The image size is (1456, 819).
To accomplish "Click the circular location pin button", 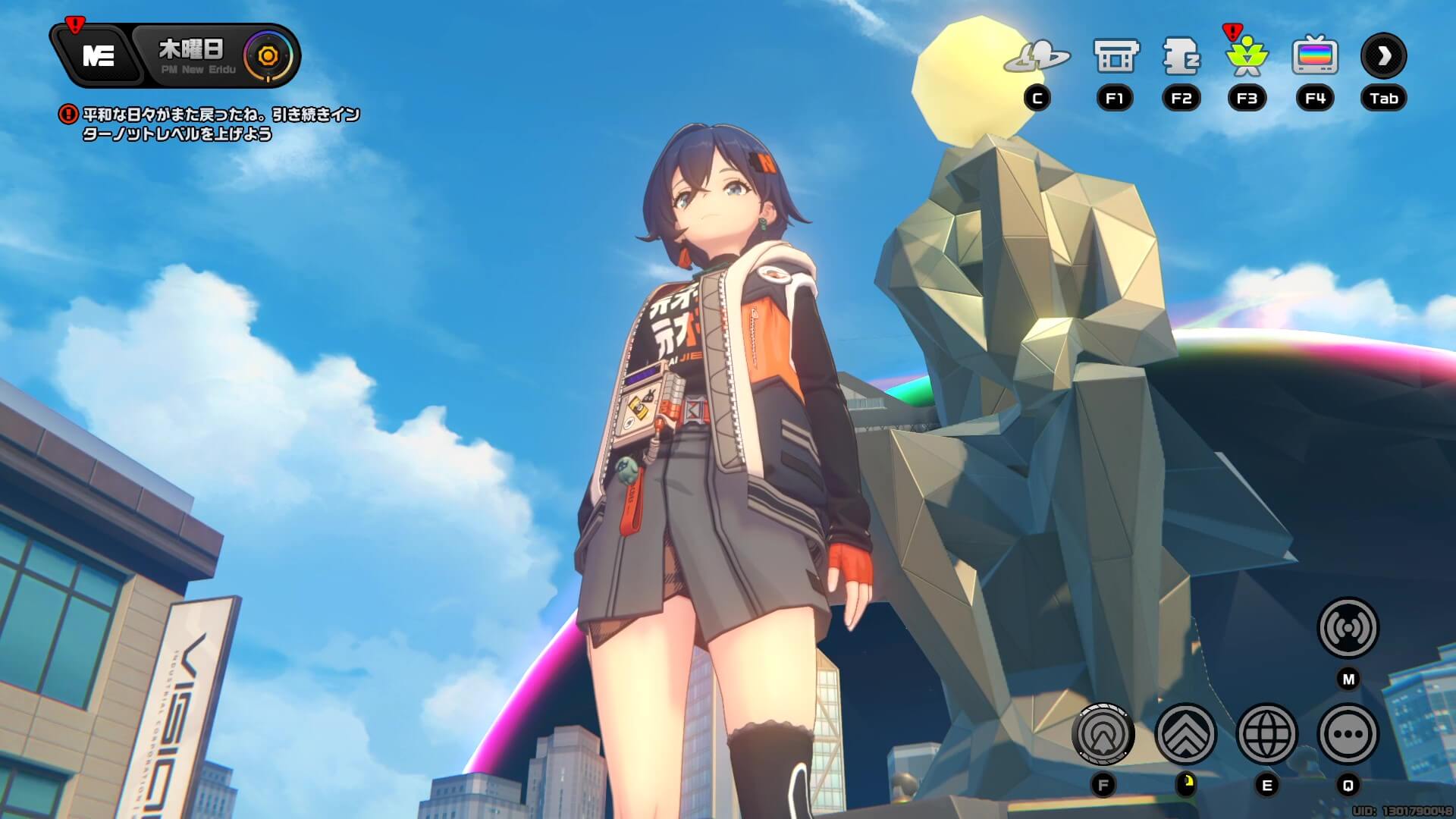I will coord(1103,734).
